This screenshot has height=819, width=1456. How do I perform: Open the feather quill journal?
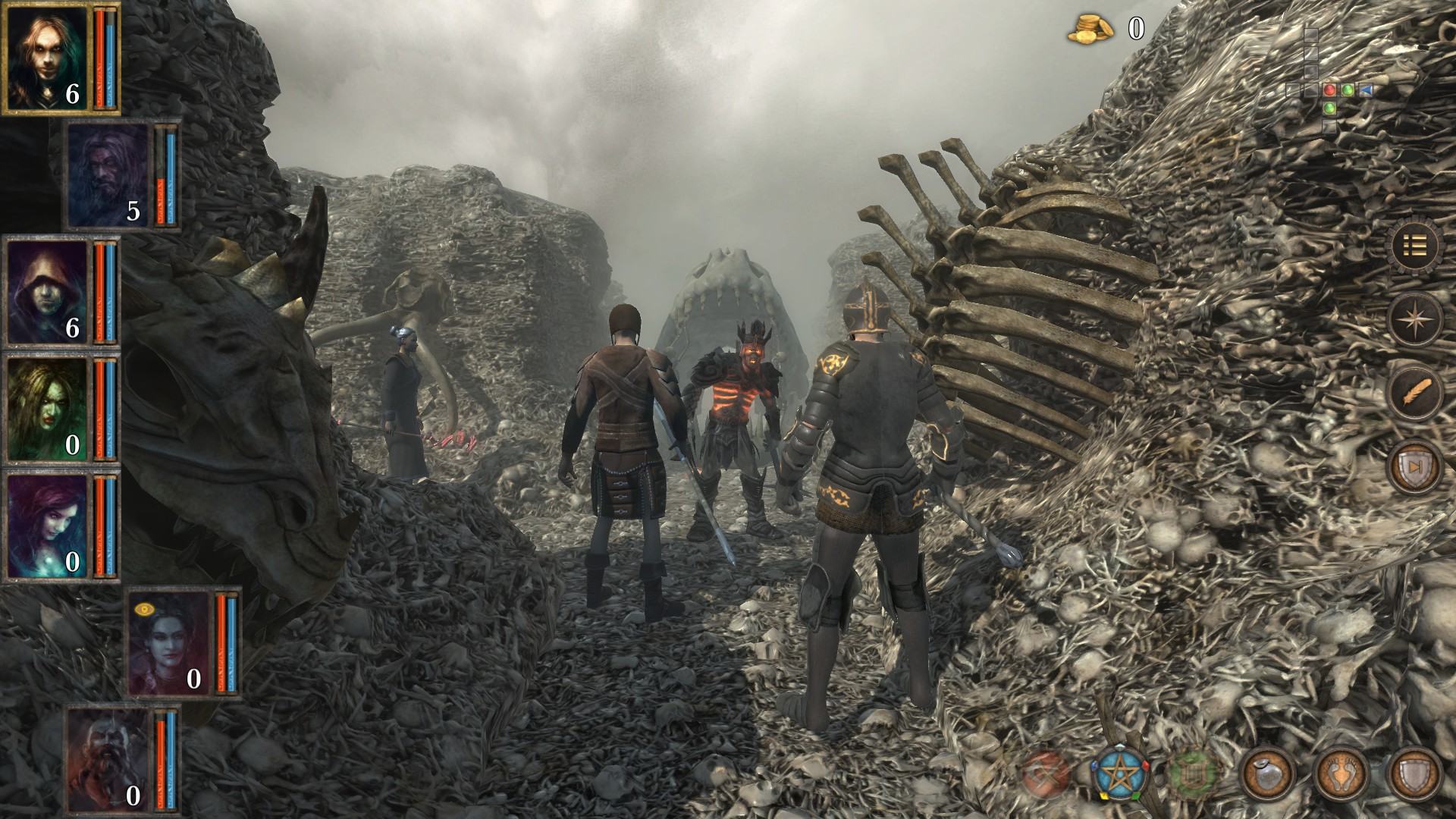(1415, 393)
